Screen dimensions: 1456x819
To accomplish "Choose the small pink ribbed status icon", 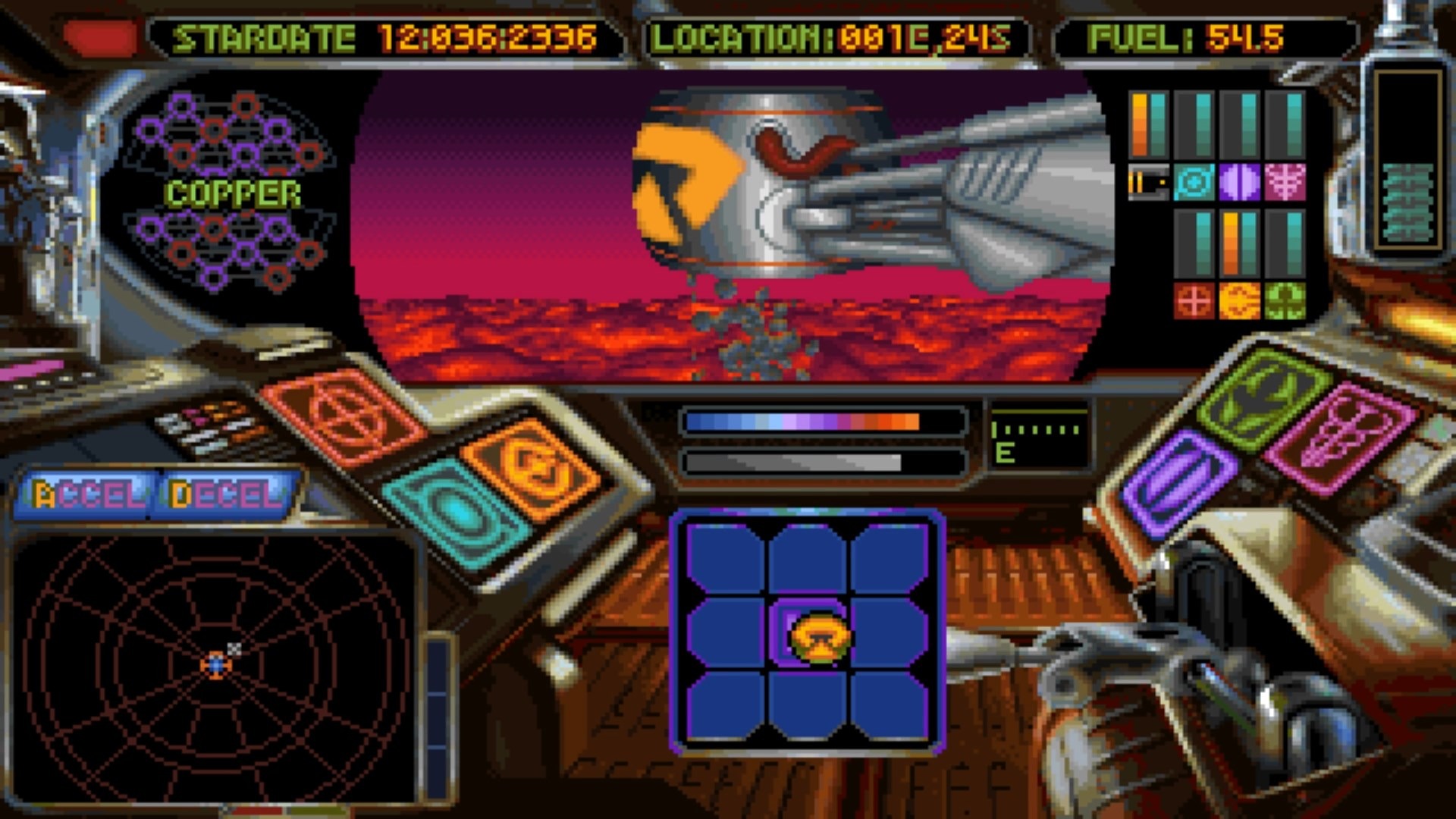I will (x=1285, y=183).
